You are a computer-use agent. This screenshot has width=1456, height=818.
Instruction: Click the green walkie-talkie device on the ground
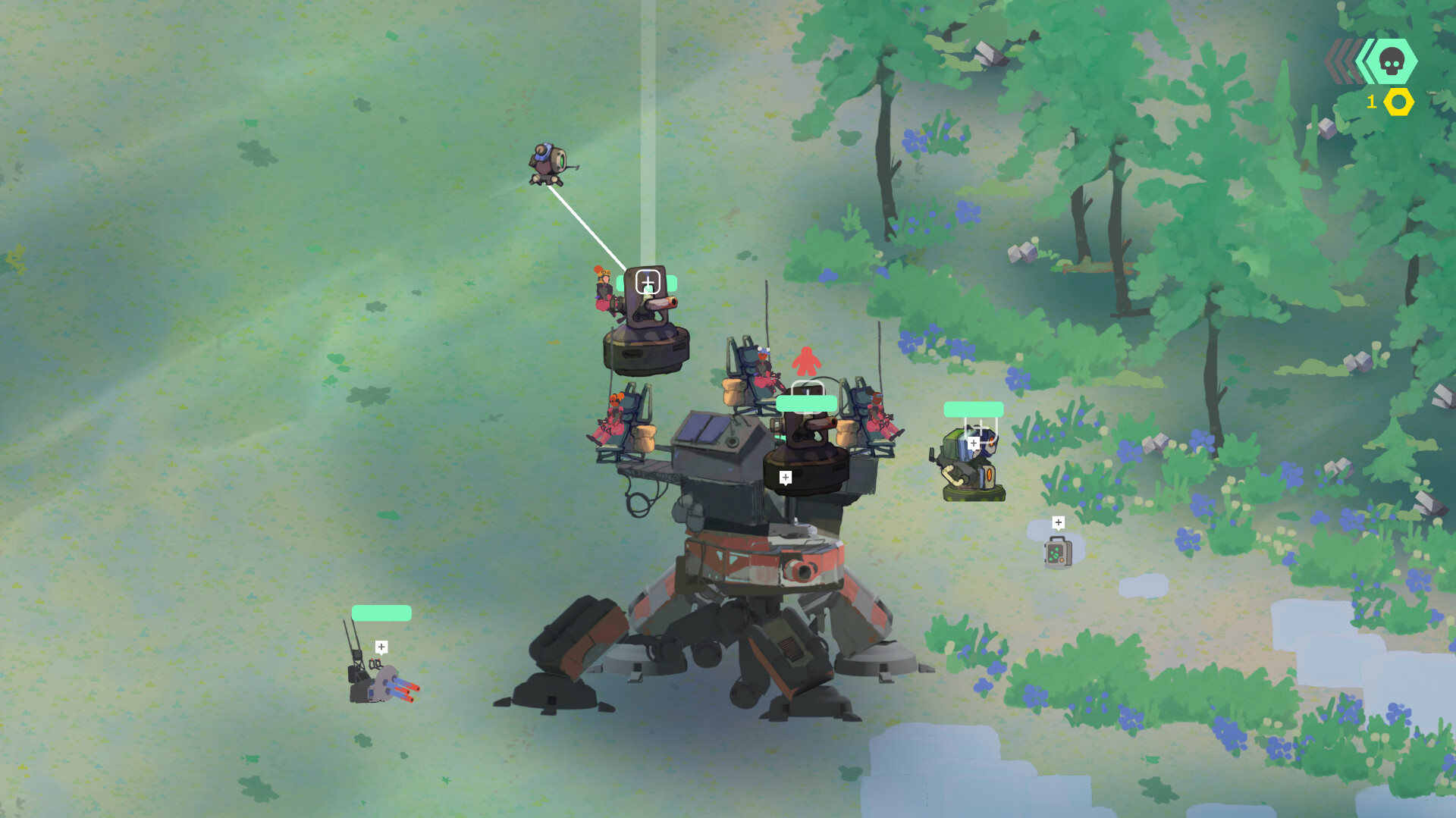pyautogui.click(x=1059, y=553)
